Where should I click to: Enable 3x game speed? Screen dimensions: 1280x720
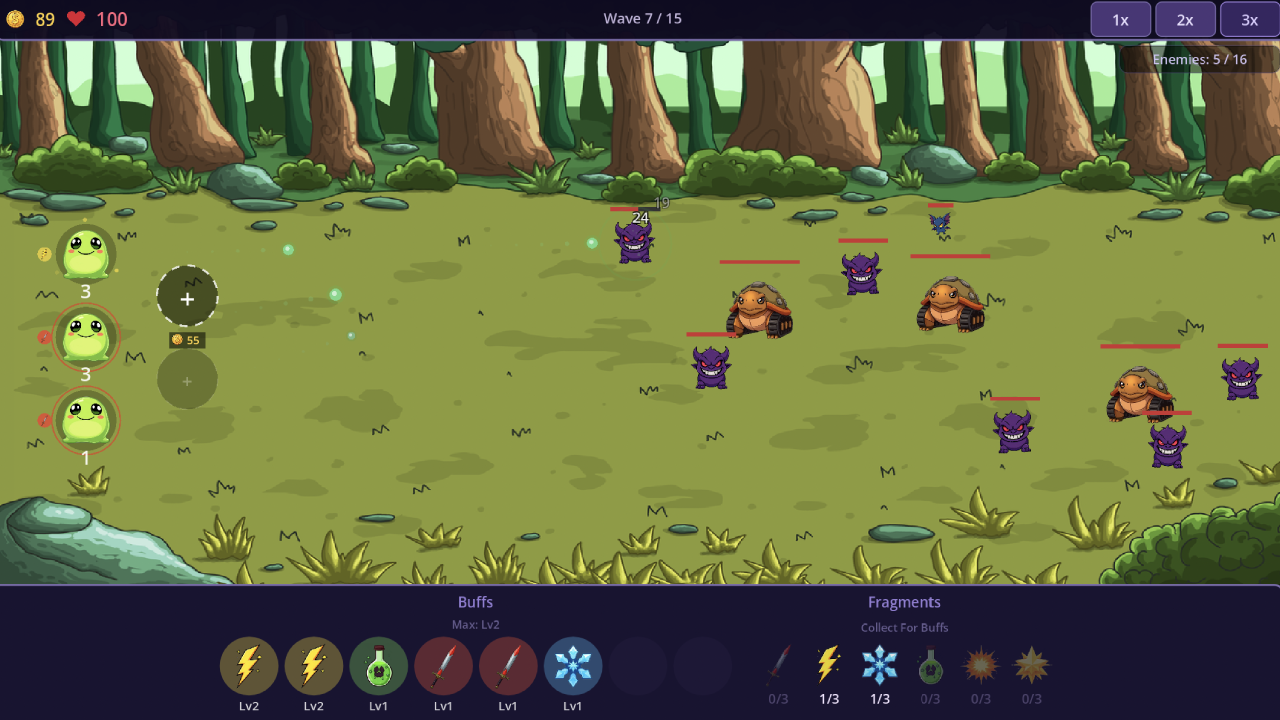1249,19
